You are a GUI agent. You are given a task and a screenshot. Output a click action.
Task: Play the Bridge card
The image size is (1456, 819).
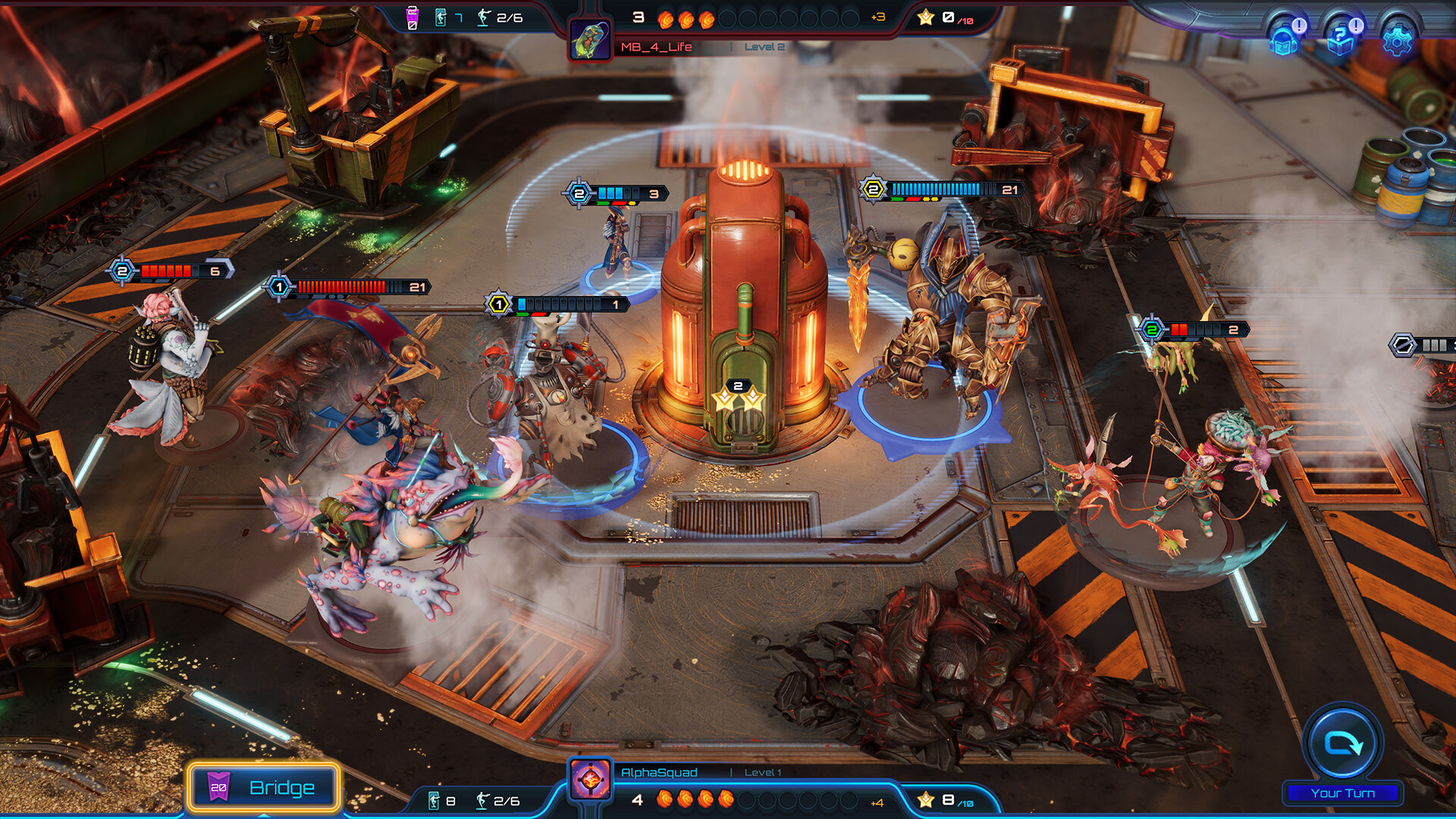click(263, 787)
